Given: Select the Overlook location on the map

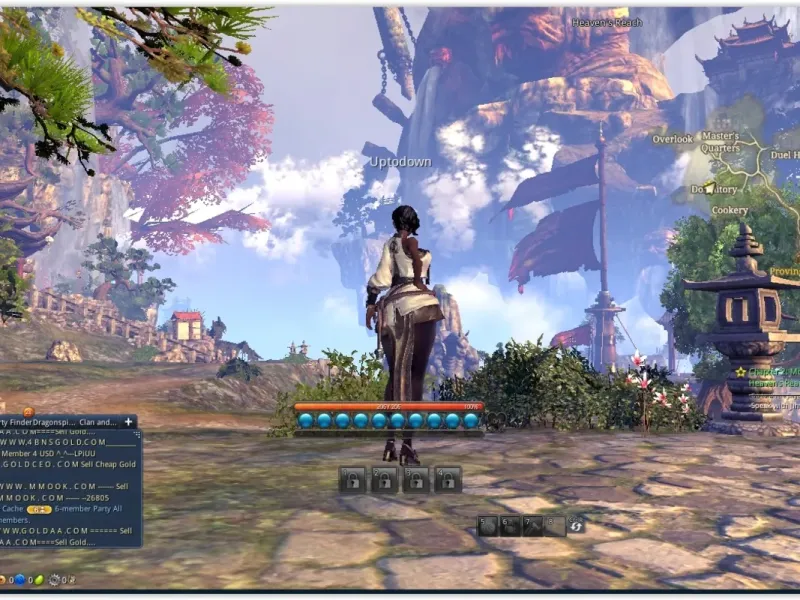Looking at the screenshot, I should click(672, 139).
